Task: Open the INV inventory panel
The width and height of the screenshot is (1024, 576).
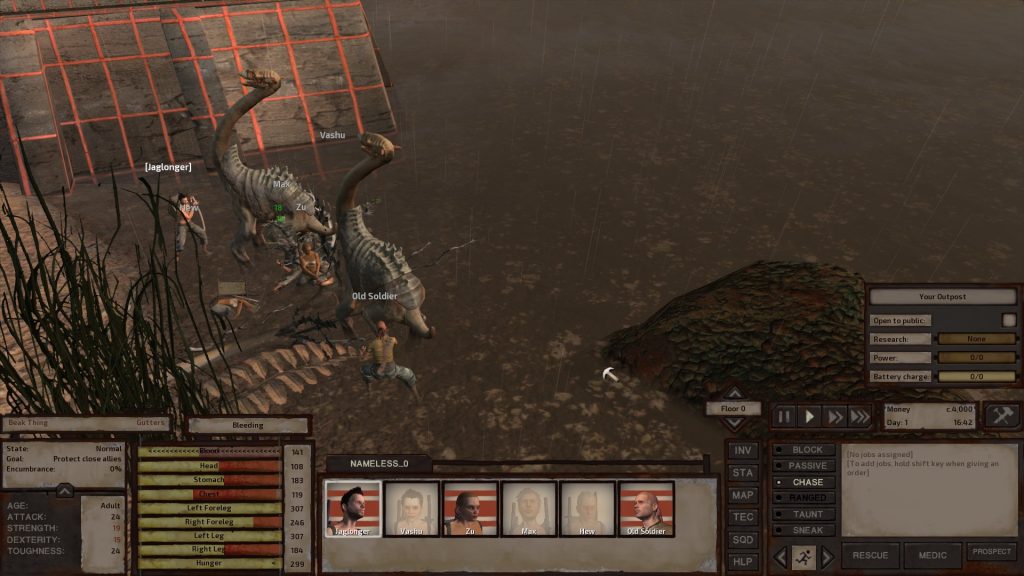Action: pyautogui.click(x=742, y=451)
